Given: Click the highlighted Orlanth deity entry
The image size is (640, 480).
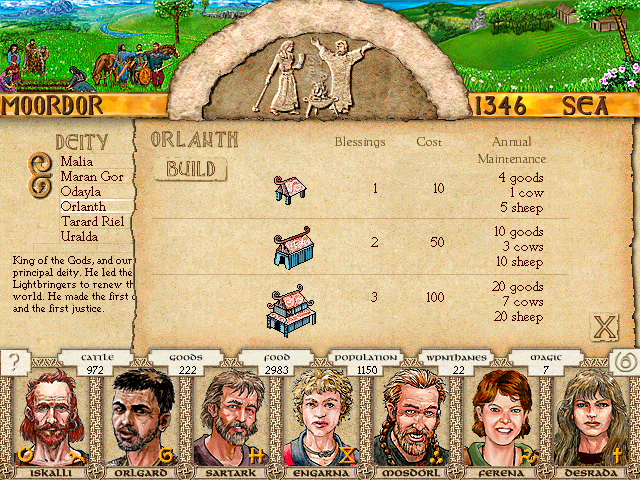Looking at the screenshot, I should point(83,206).
